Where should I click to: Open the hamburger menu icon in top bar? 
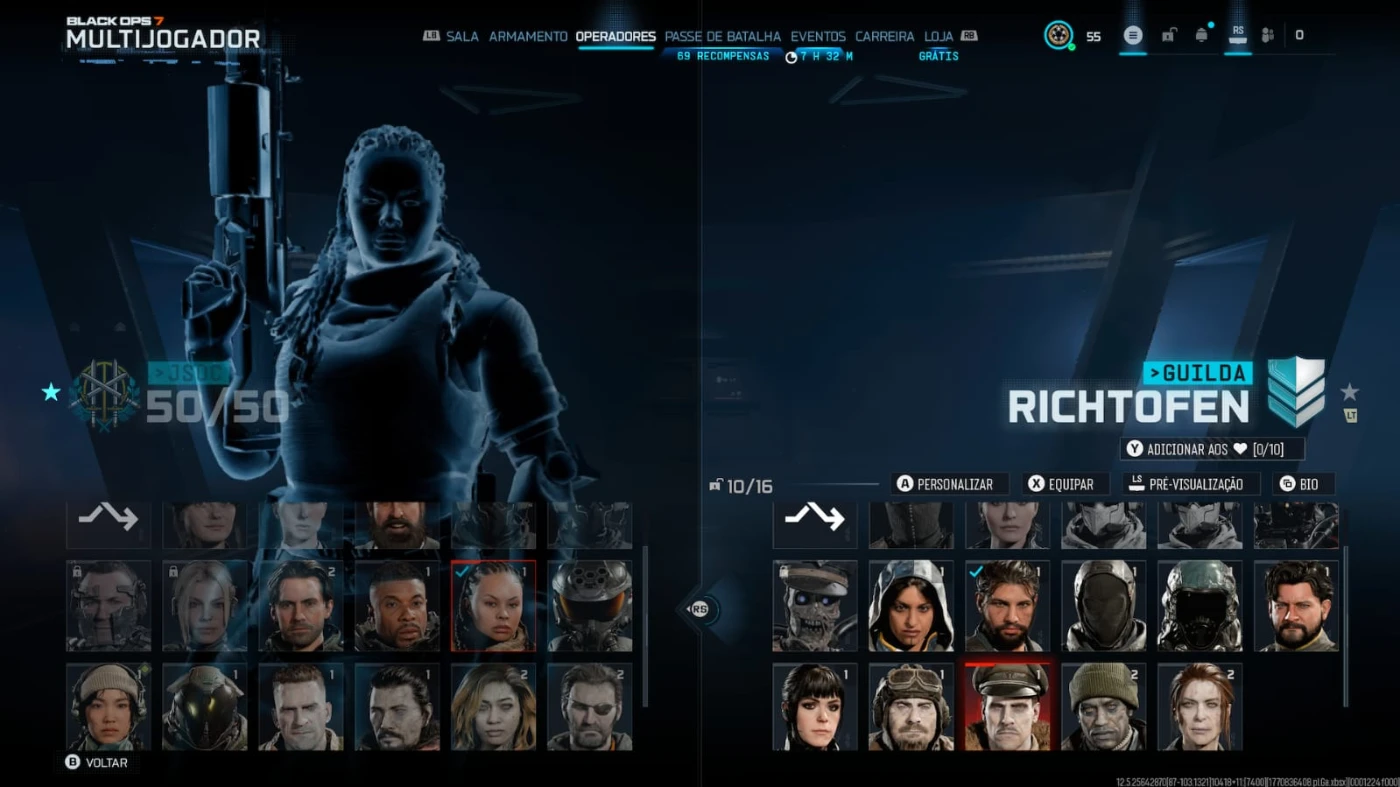(1132, 35)
